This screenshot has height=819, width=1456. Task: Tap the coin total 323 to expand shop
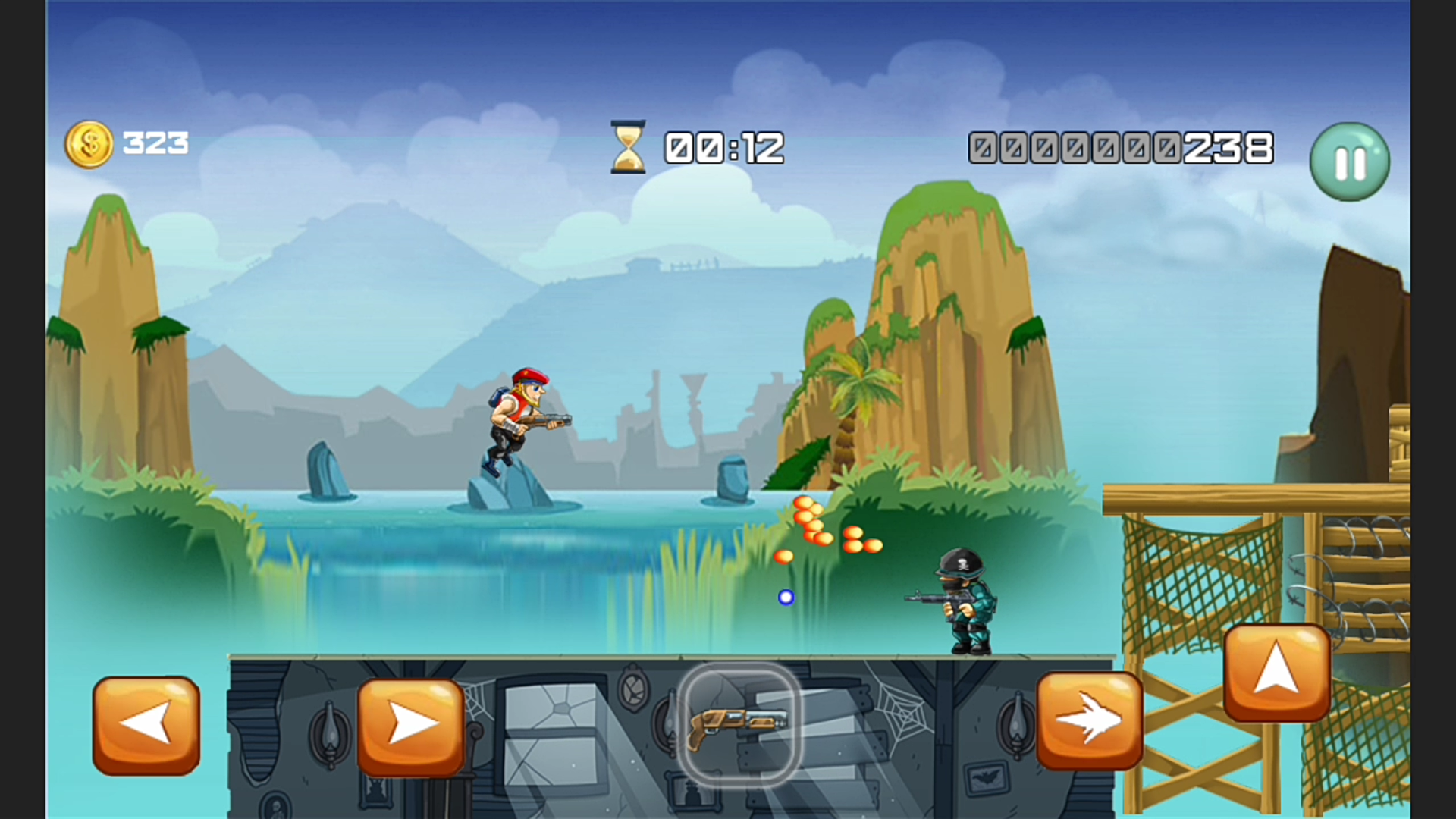155,143
